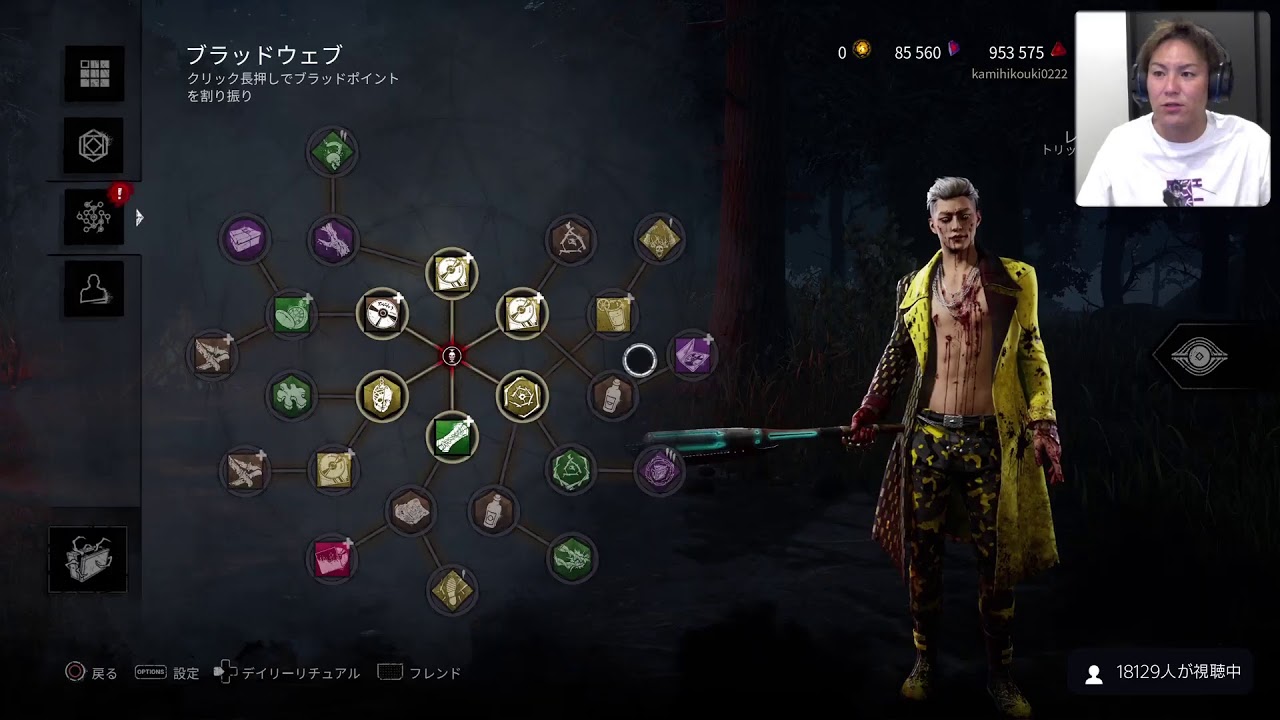Select the red center Bloodweb node

click(452, 355)
